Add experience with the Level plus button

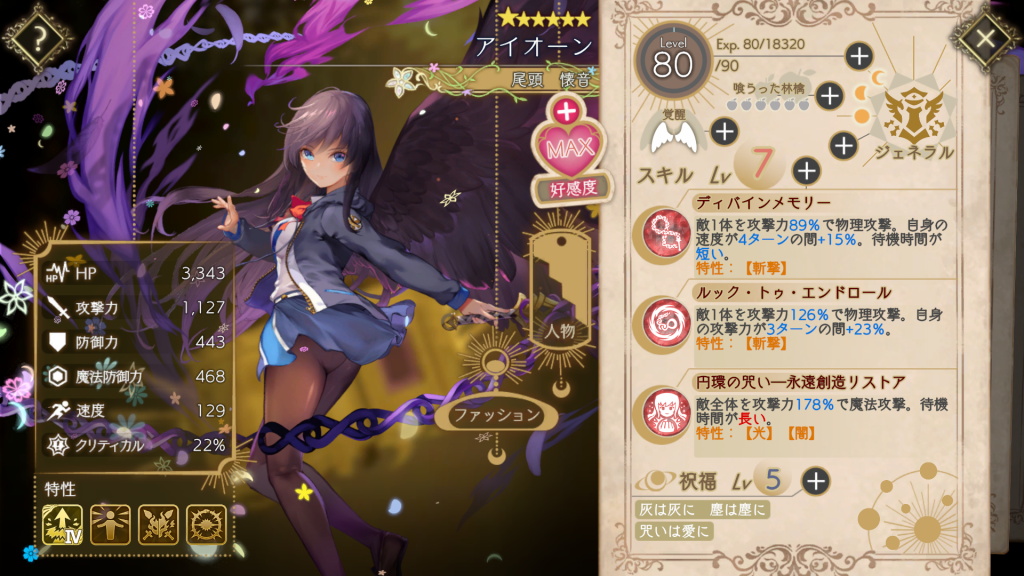(859, 56)
